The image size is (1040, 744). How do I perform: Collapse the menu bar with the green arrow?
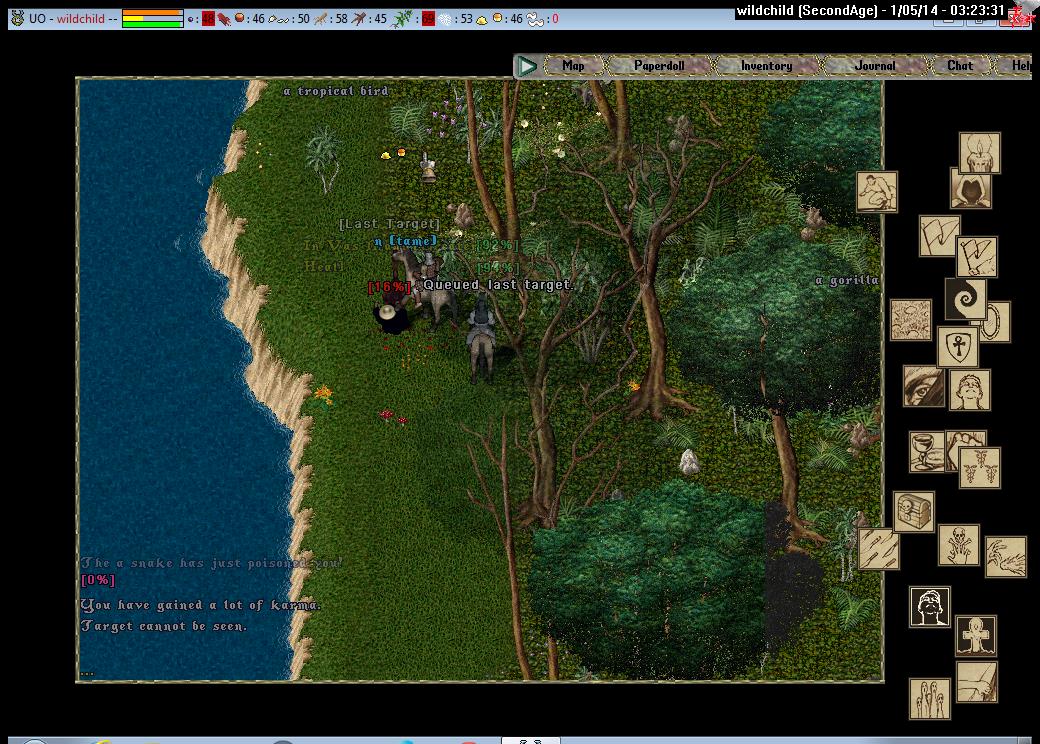(x=527, y=66)
